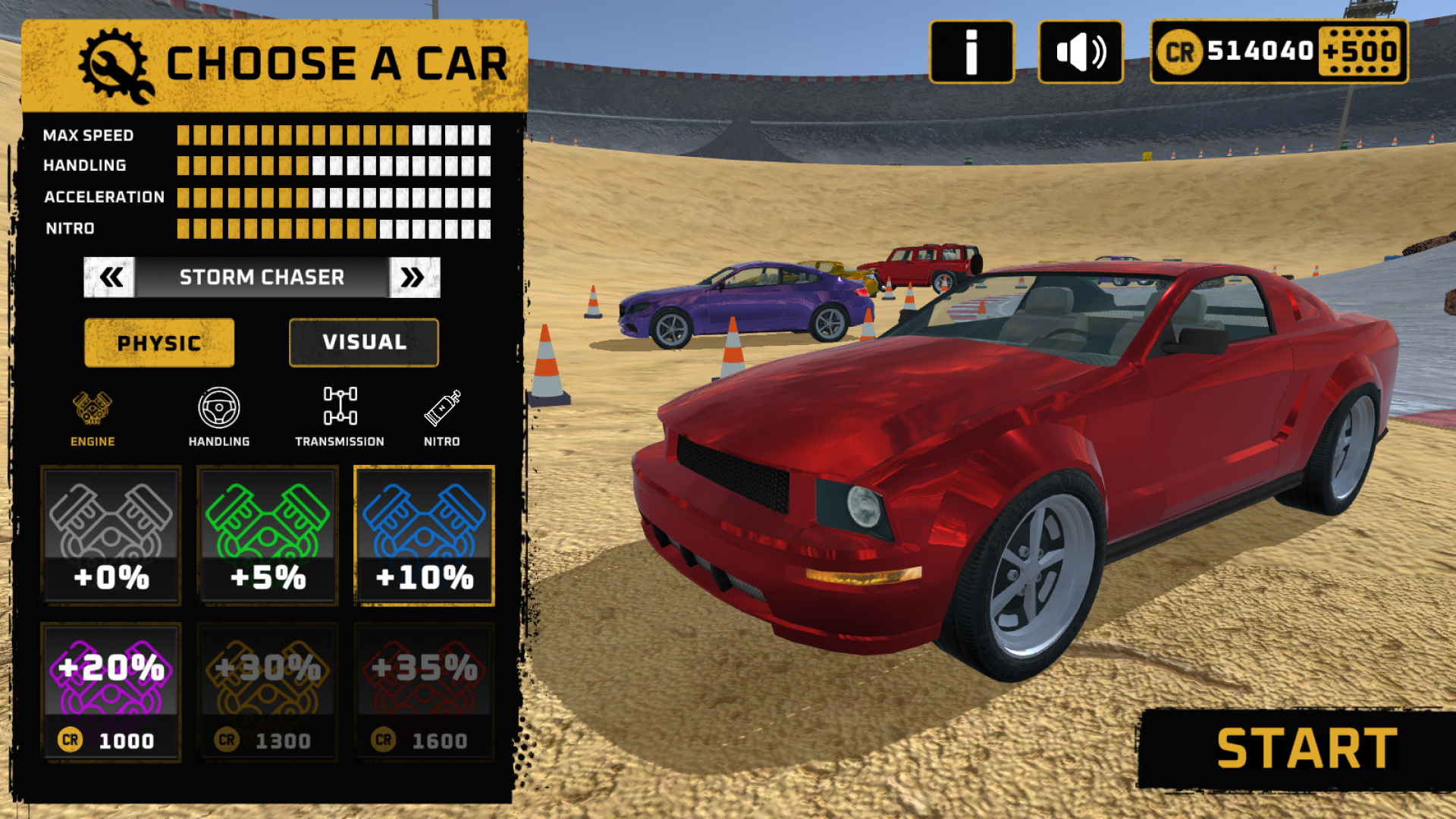Image resolution: width=1456 pixels, height=819 pixels.
Task: Switch to the PHYSIC tab
Action: tap(159, 342)
